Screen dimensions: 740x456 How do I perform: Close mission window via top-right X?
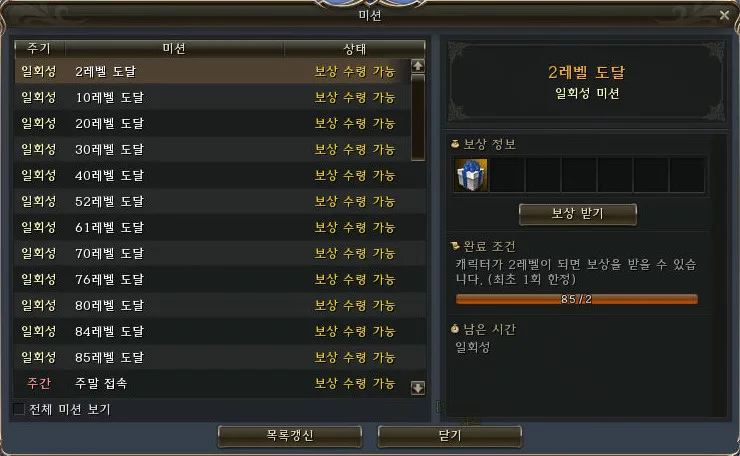click(724, 15)
